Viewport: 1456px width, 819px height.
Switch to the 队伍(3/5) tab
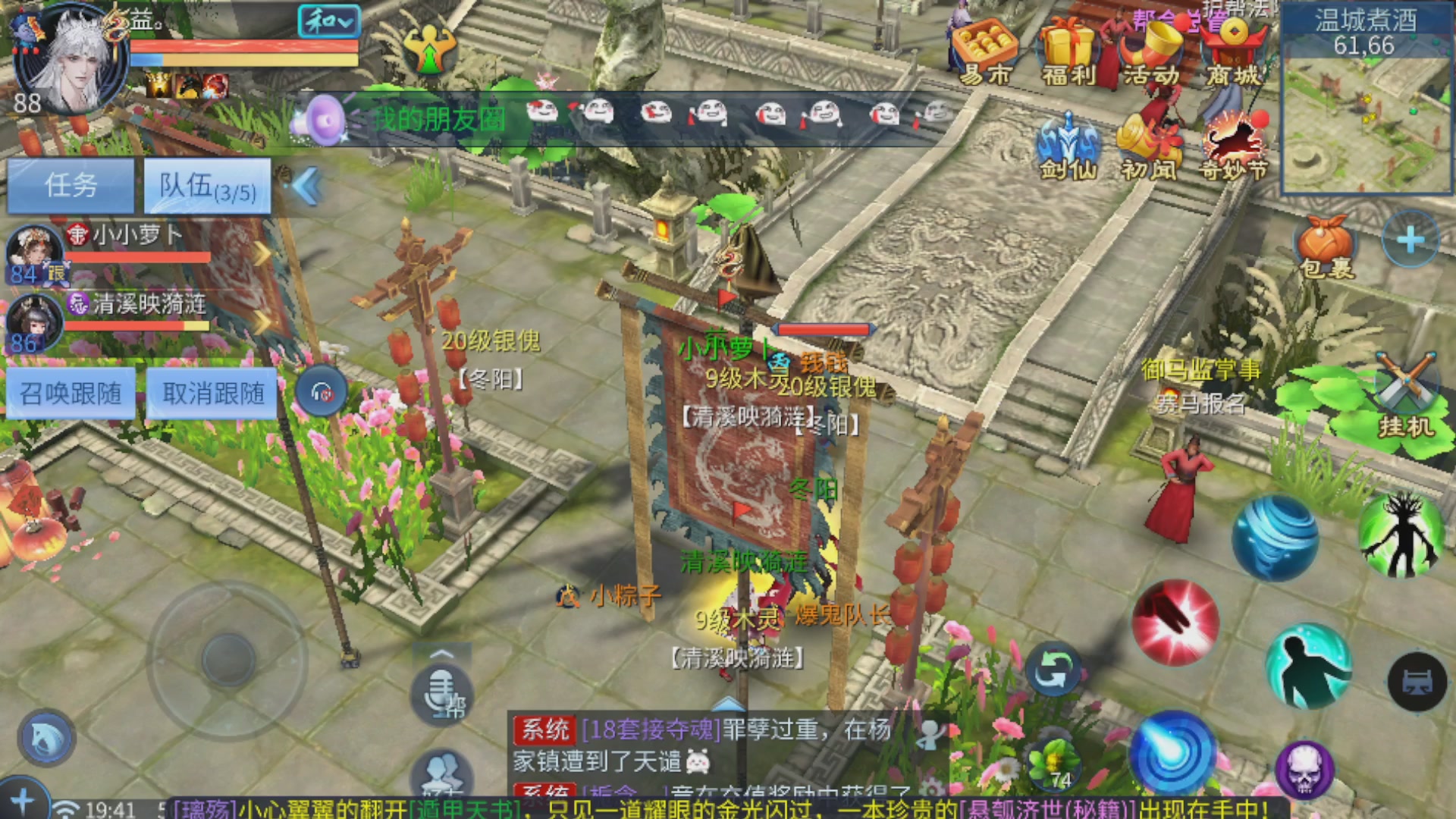(x=208, y=184)
